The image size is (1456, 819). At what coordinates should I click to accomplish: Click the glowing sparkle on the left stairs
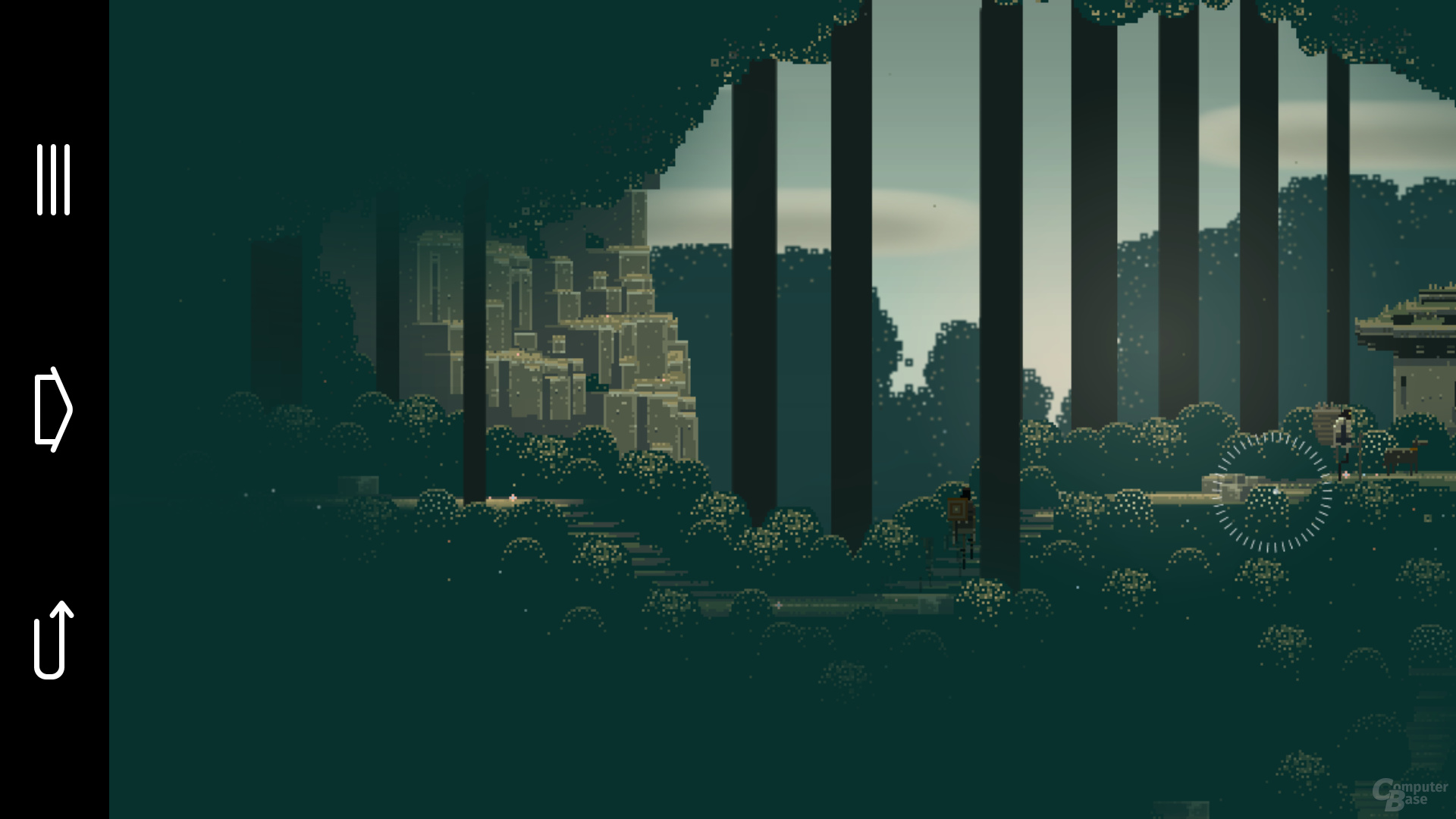pos(513,497)
